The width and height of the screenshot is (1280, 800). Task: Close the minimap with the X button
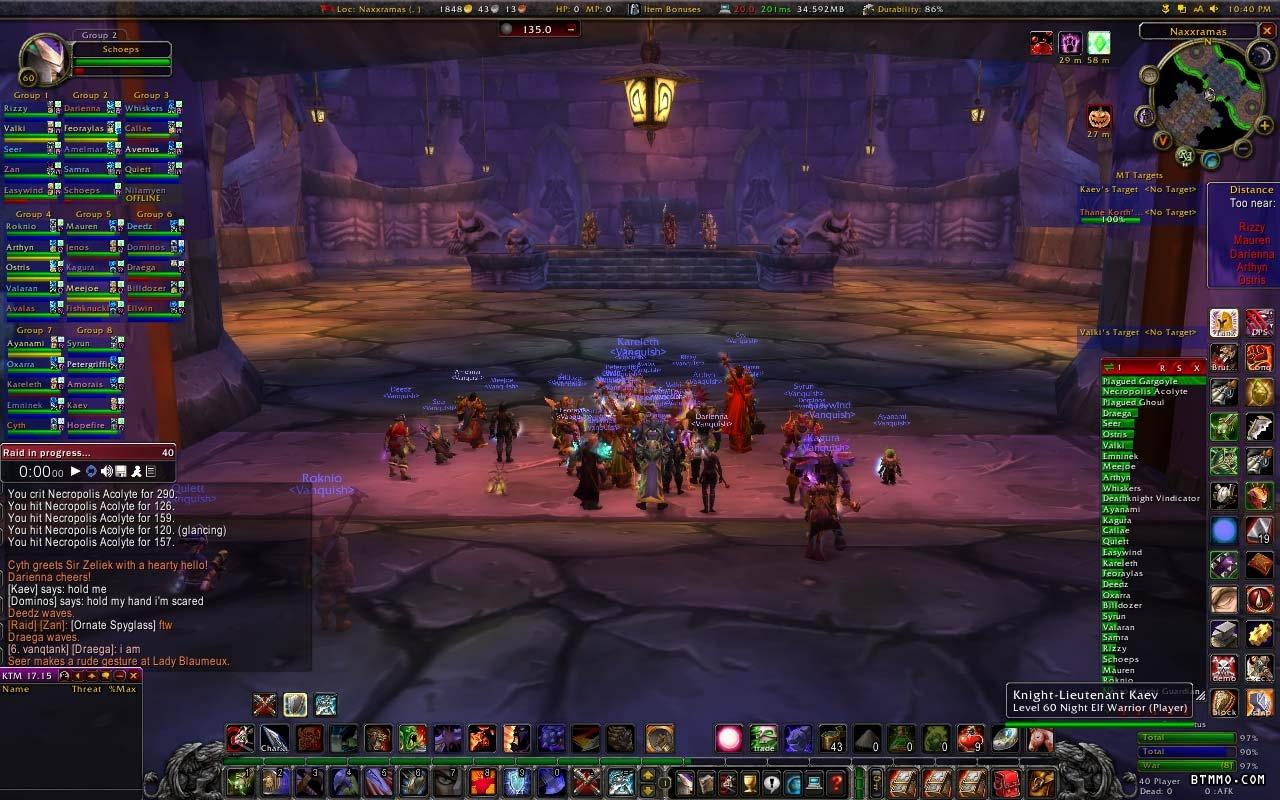point(1267,31)
